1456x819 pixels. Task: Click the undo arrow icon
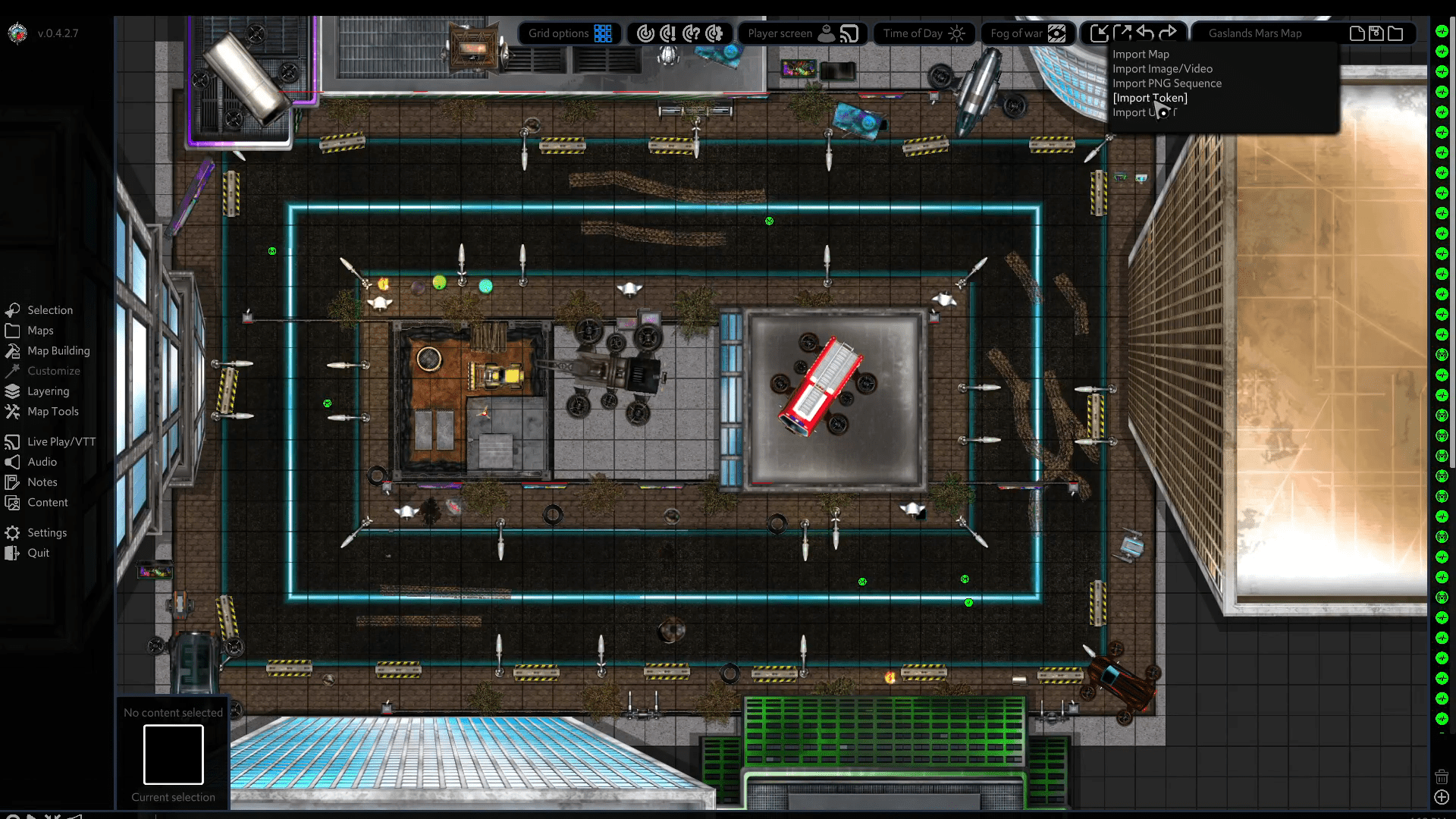[x=1145, y=33]
